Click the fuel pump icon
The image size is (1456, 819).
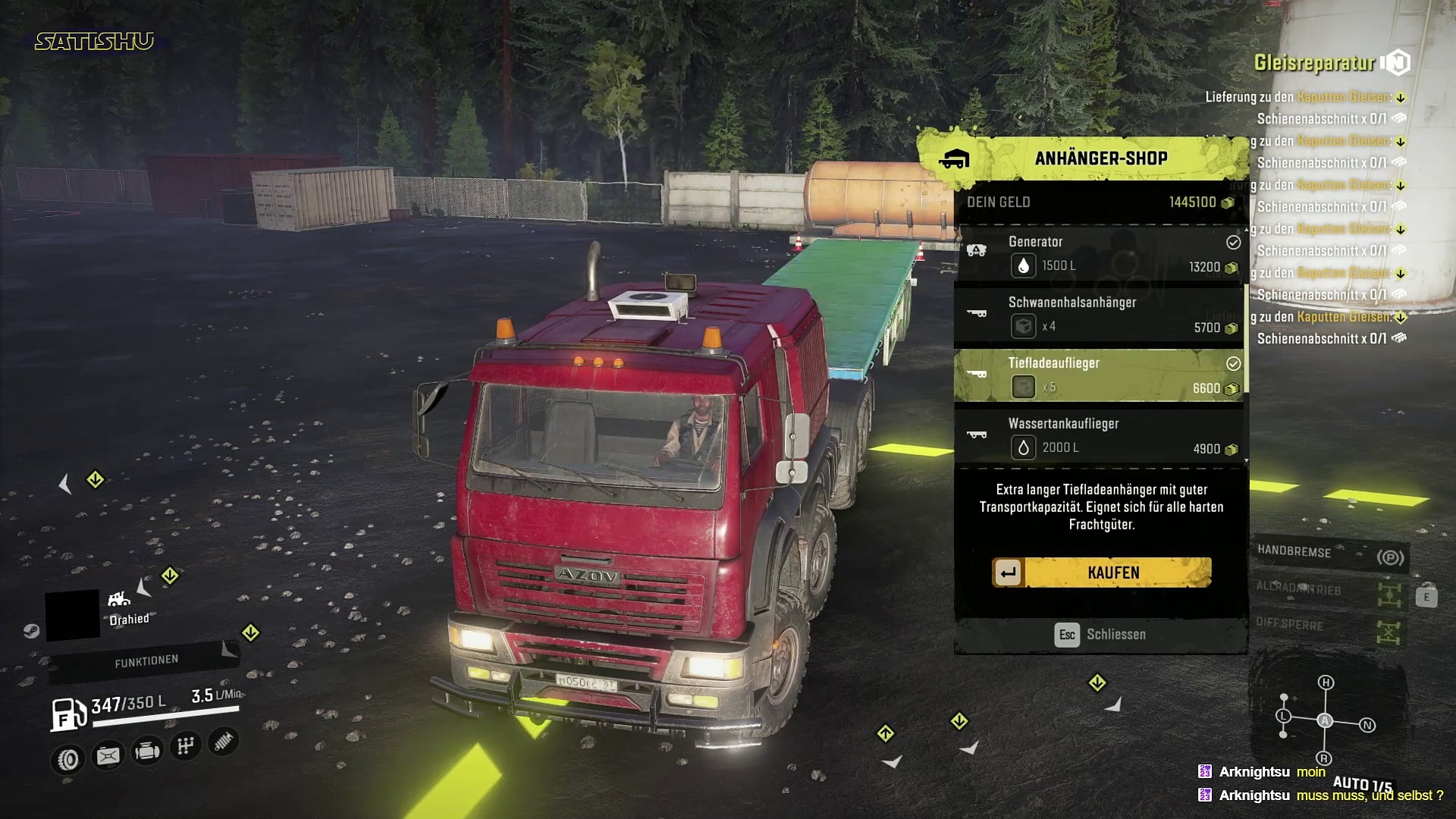(68, 714)
